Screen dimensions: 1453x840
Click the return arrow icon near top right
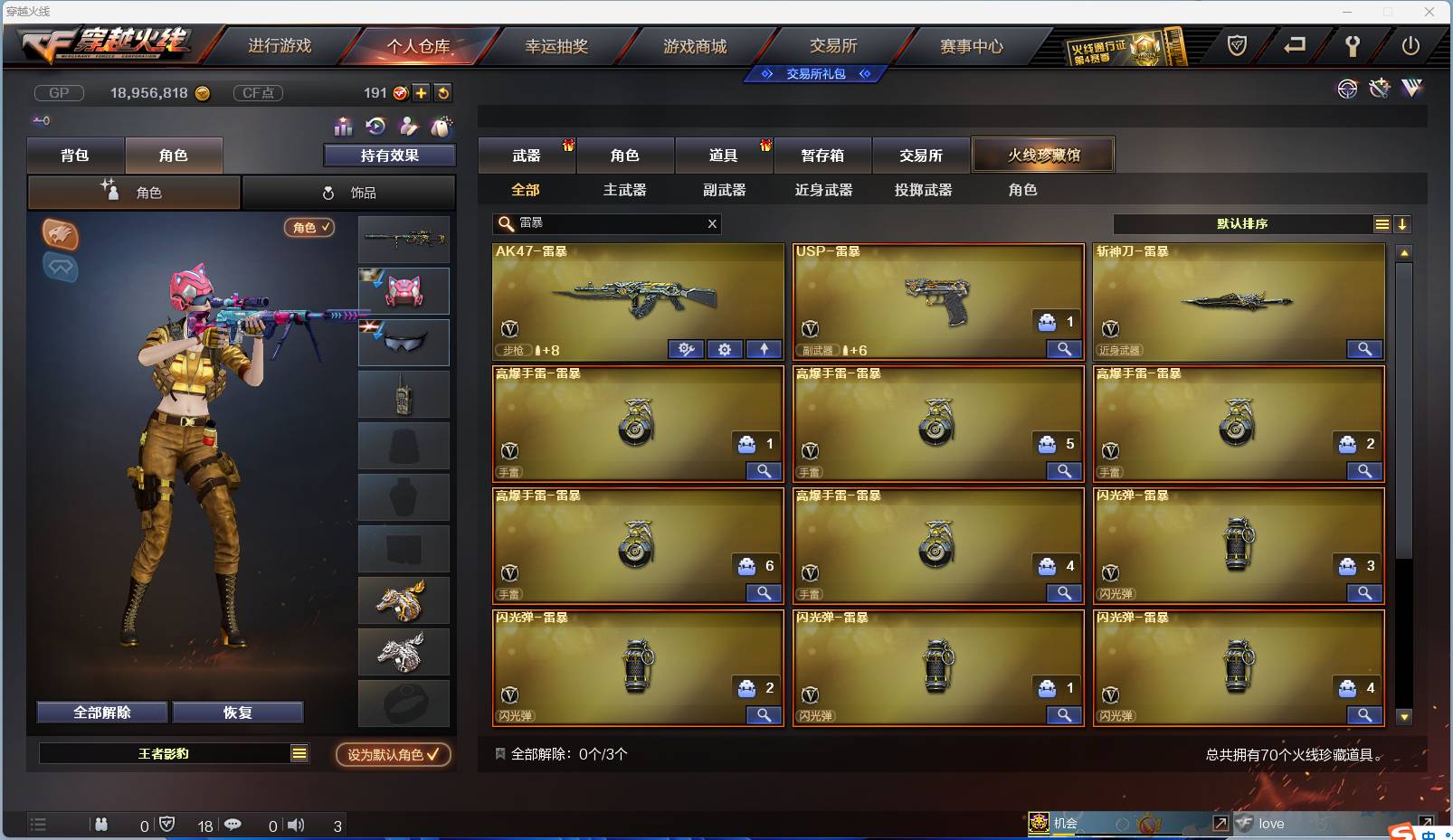click(x=1292, y=46)
